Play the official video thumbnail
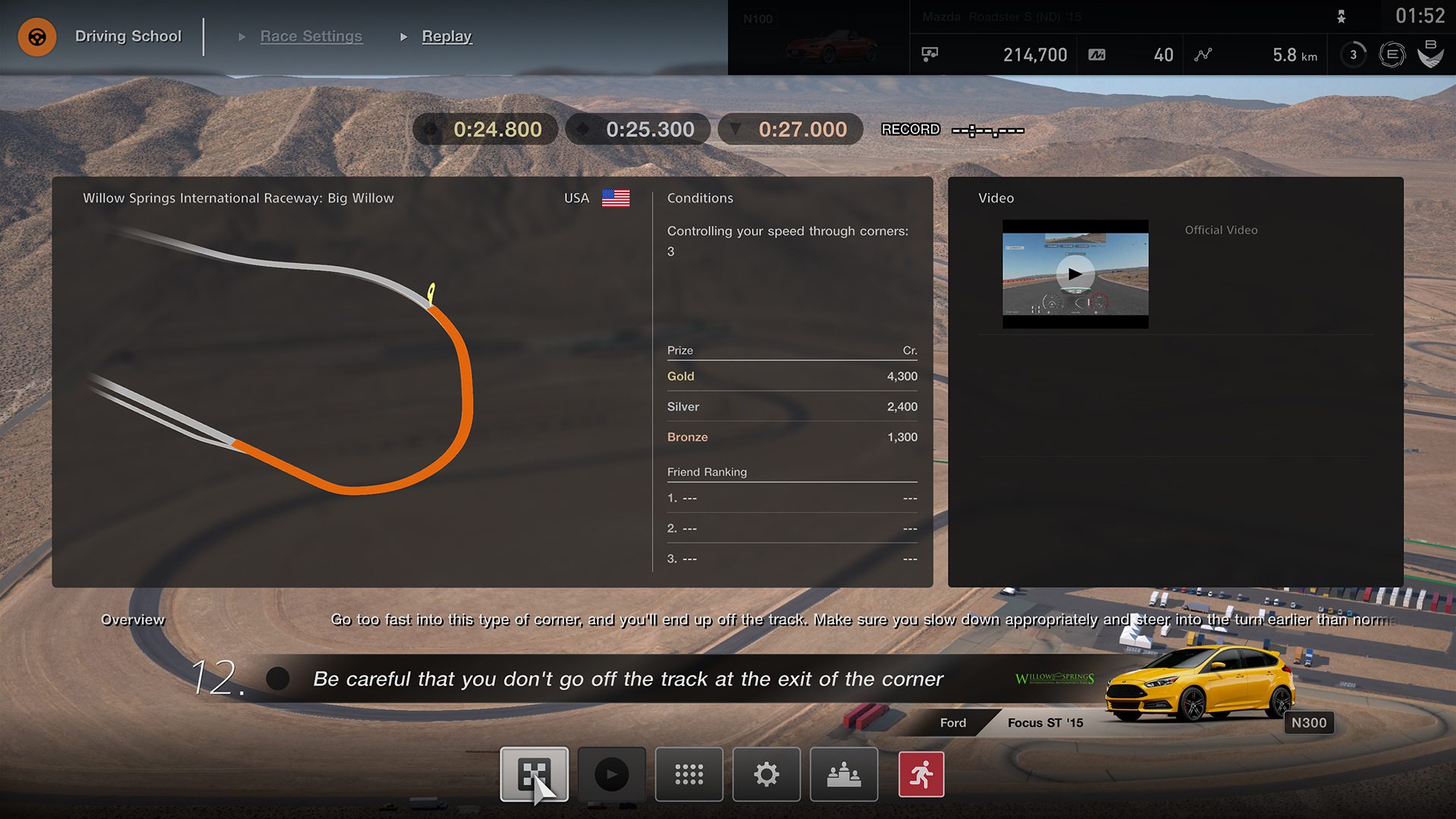 (x=1075, y=275)
